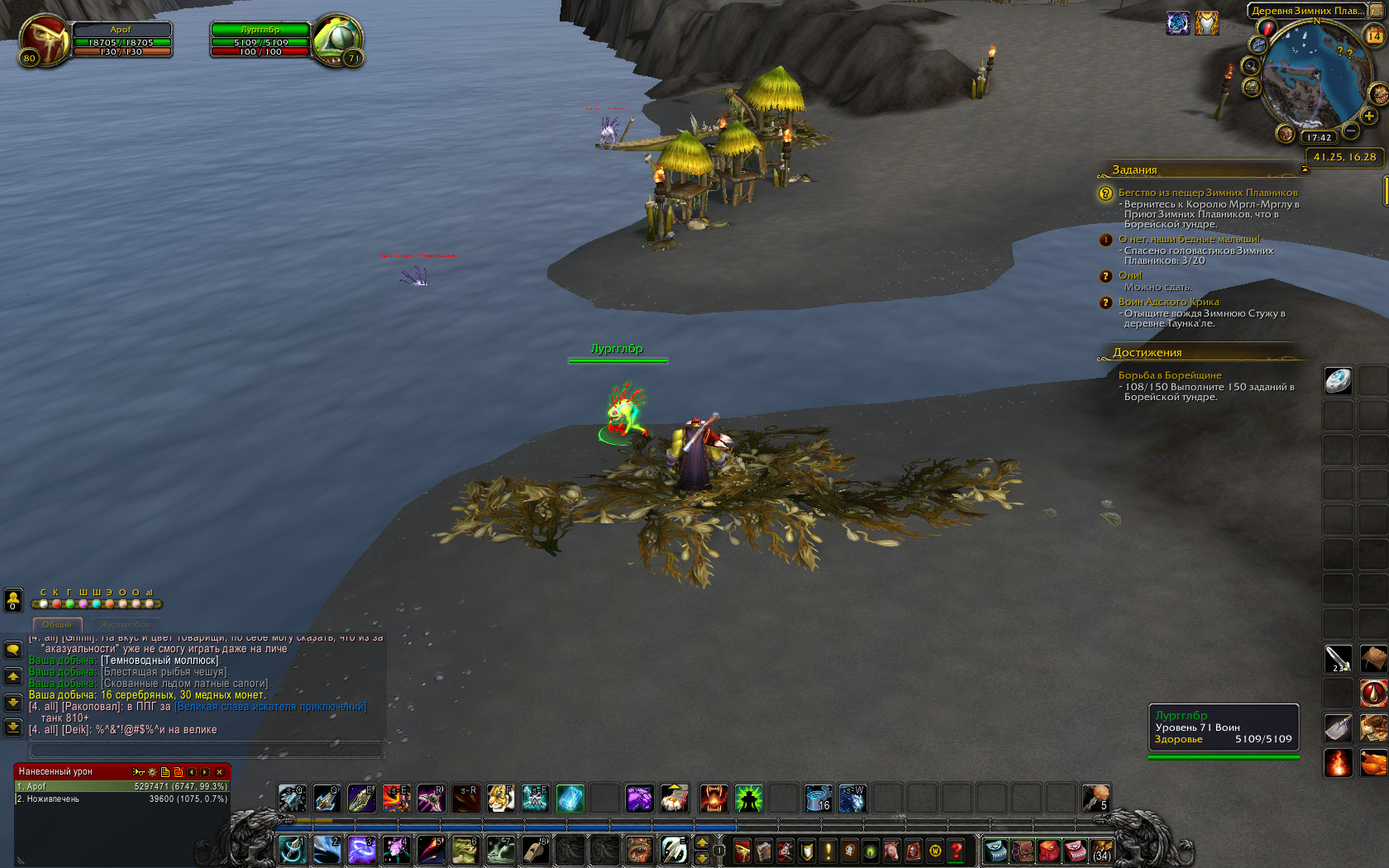Switch to the Журнал боя chat tab
This screenshot has width=1389, height=868.
tap(126, 625)
